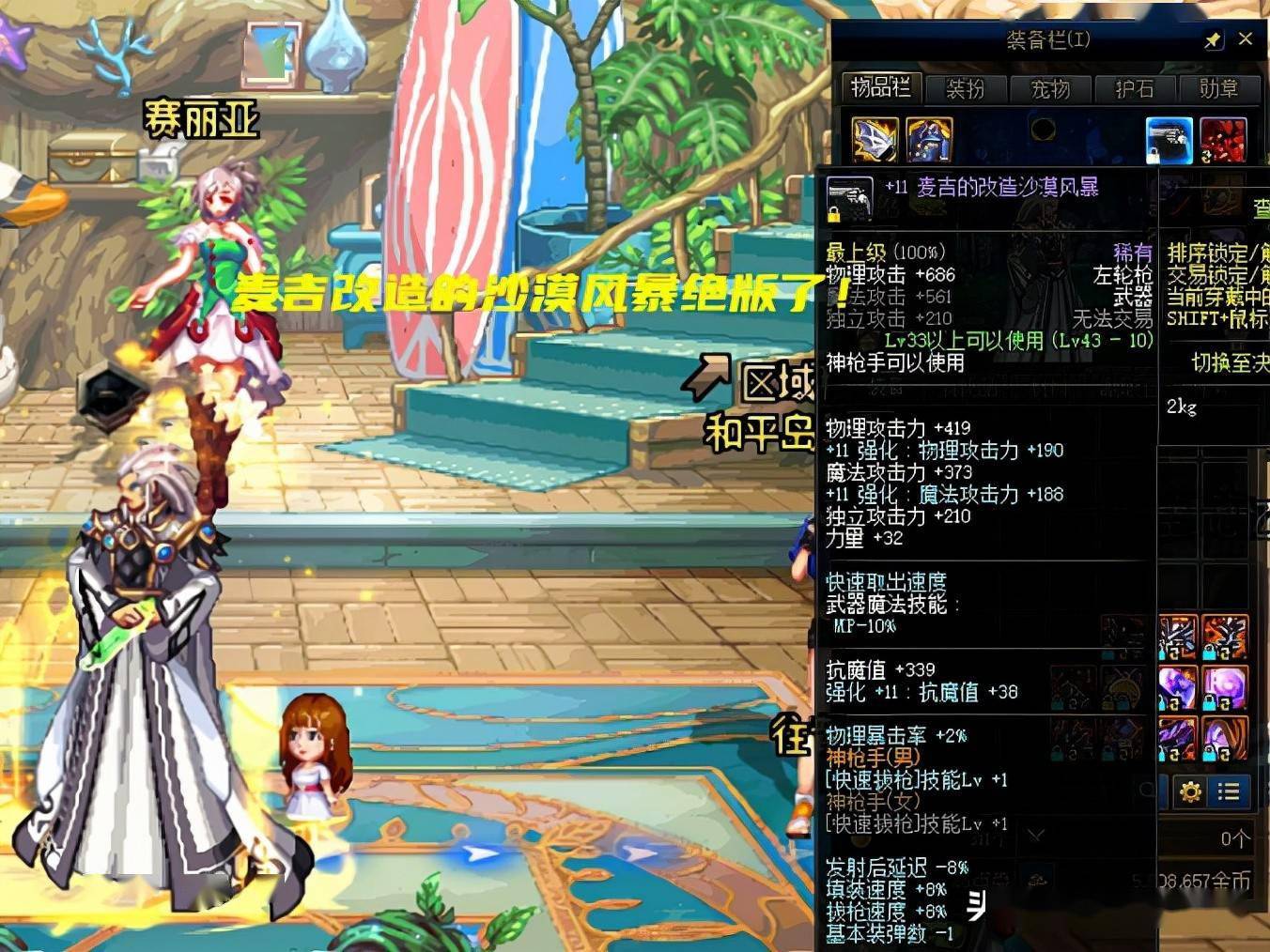Click the blue outfit item icon beside the helmet
The width and height of the screenshot is (1270, 952).
click(930, 137)
